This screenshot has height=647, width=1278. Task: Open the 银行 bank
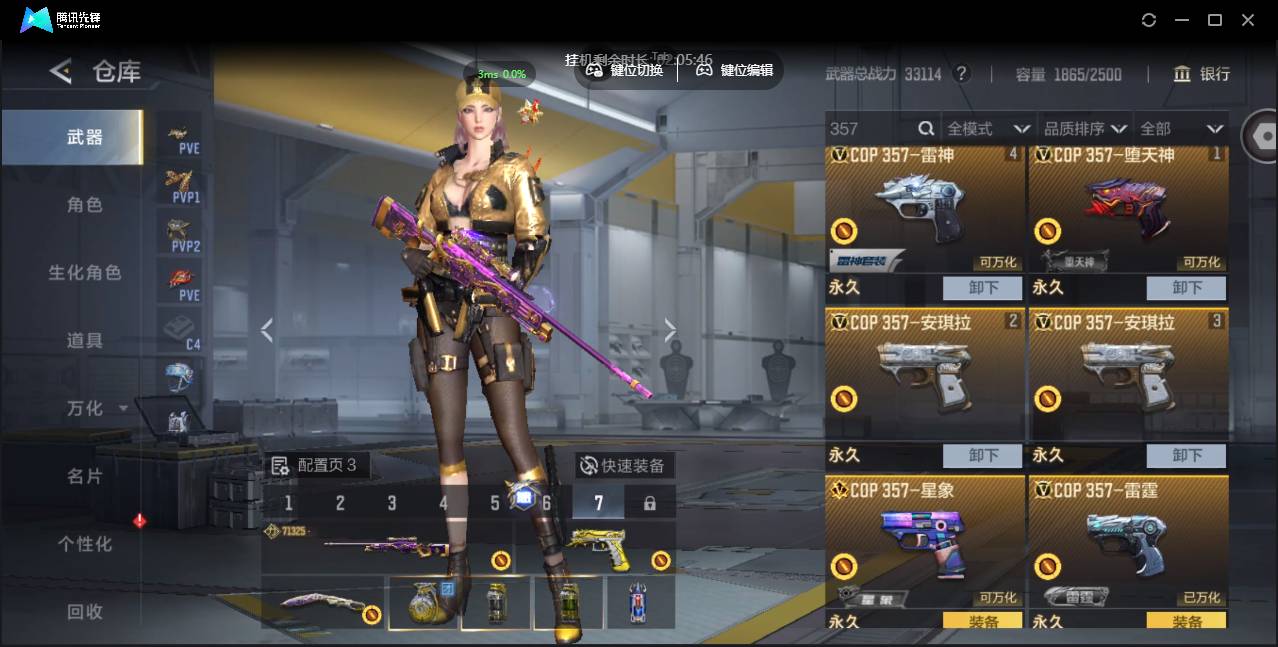pyautogui.click(x=1201, y=74)
